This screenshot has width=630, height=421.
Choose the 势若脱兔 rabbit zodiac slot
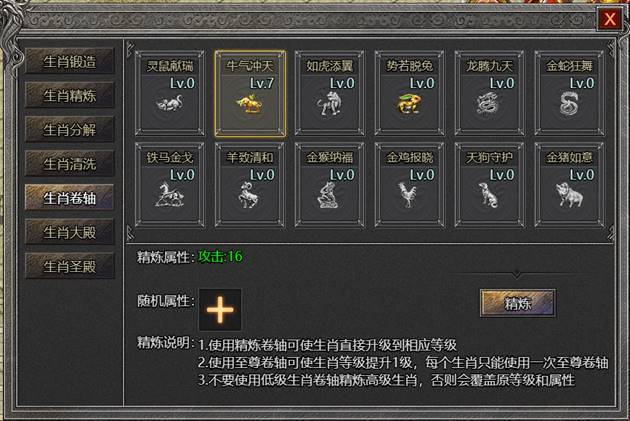[x=410, y=92]
